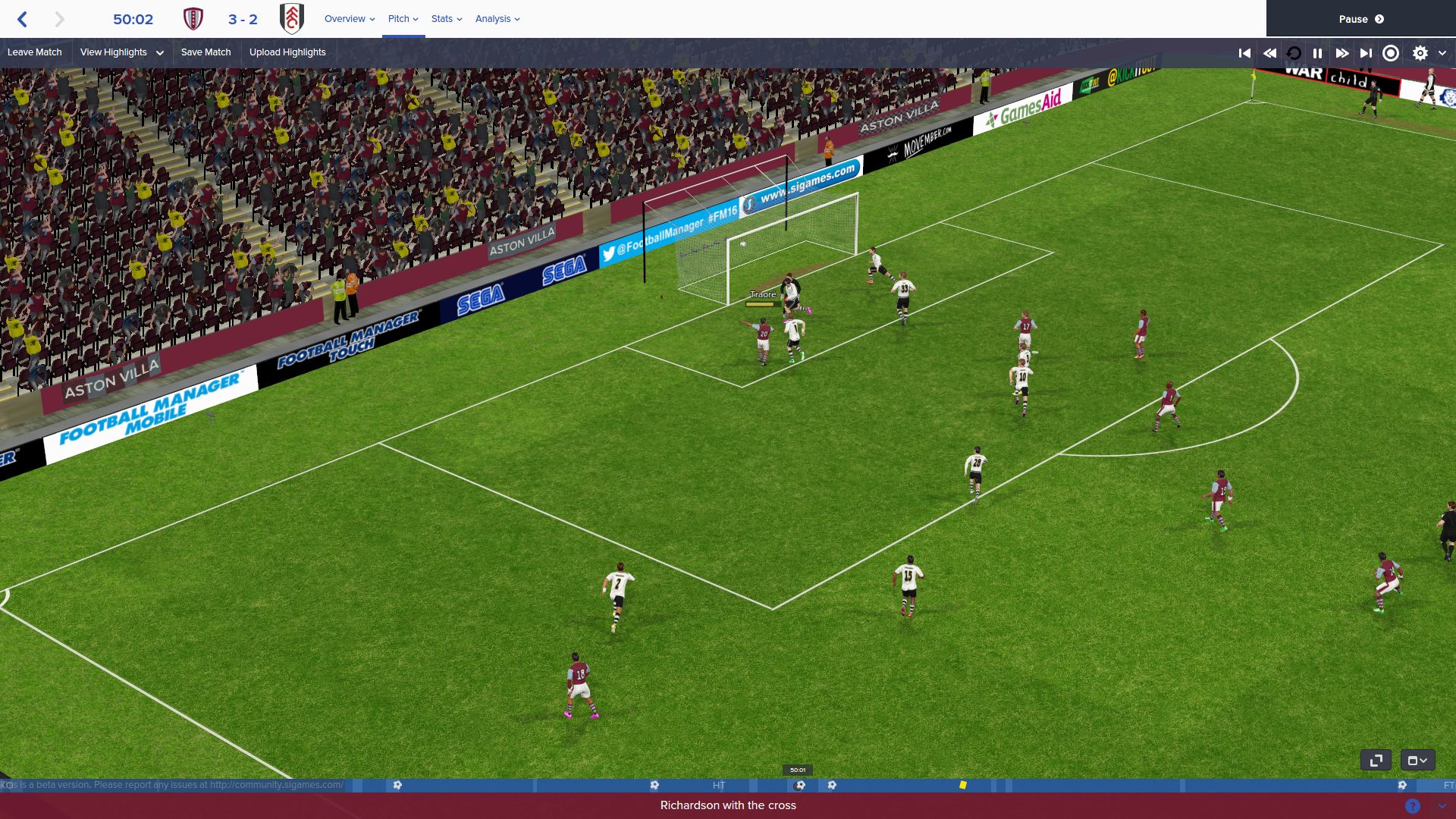Open the match playback settings gear
The height and width of the screenshot is (819, 1456).
tap(1420, 53)
